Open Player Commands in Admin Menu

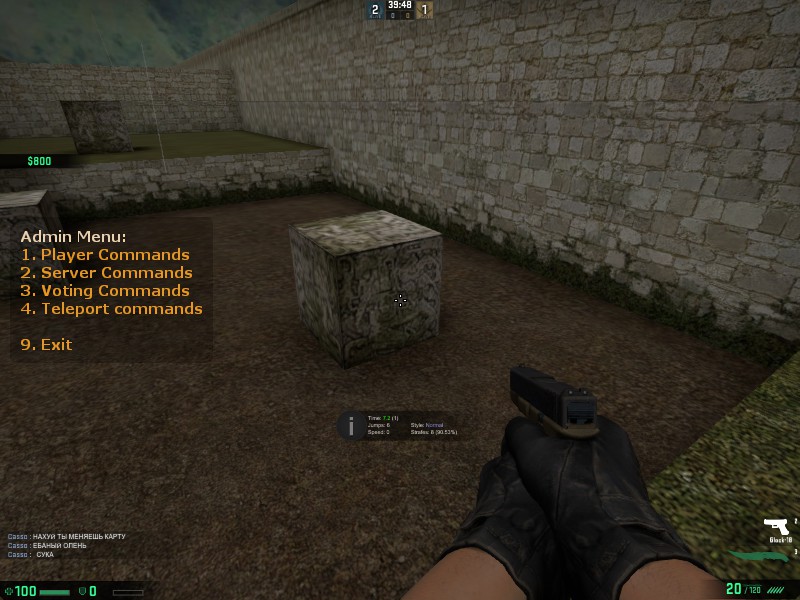(105, 255)
